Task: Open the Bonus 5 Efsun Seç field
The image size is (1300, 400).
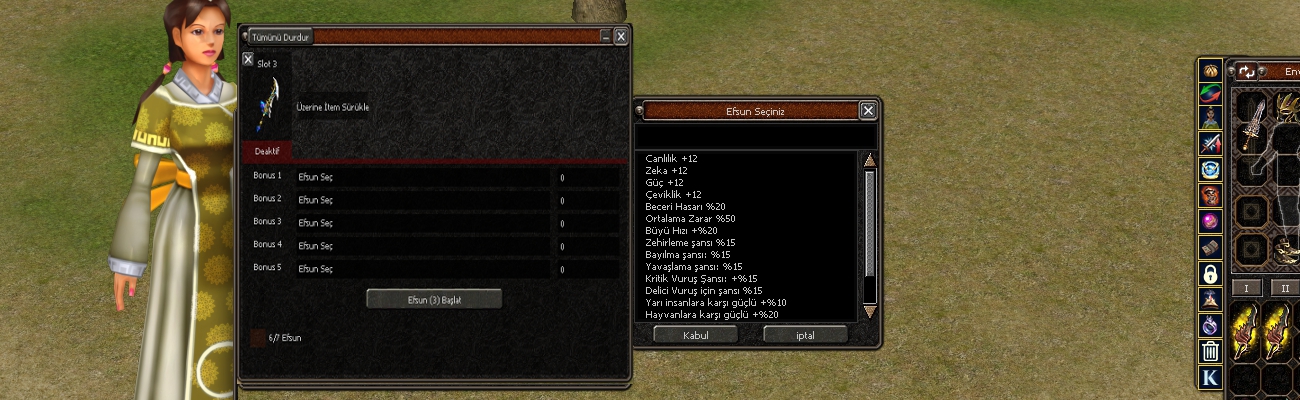Action: click(422, 269)
